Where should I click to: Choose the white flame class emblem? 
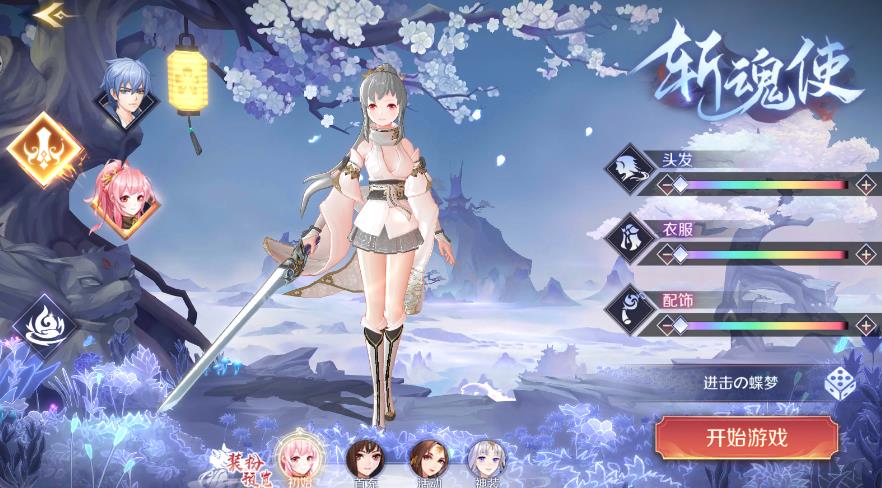[x=44, y=326]
